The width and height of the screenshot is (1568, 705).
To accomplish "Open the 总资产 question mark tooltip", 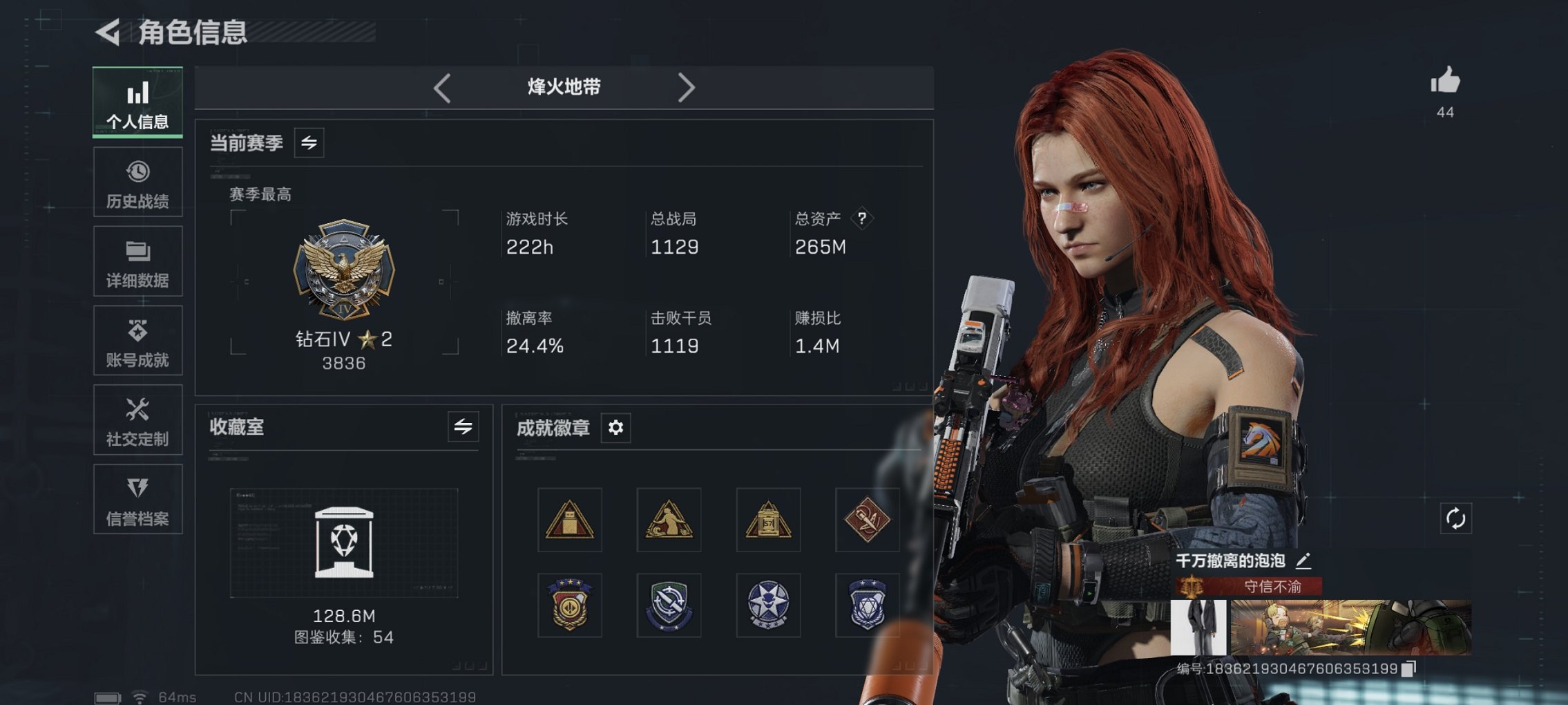I will [x=861, y=219].
